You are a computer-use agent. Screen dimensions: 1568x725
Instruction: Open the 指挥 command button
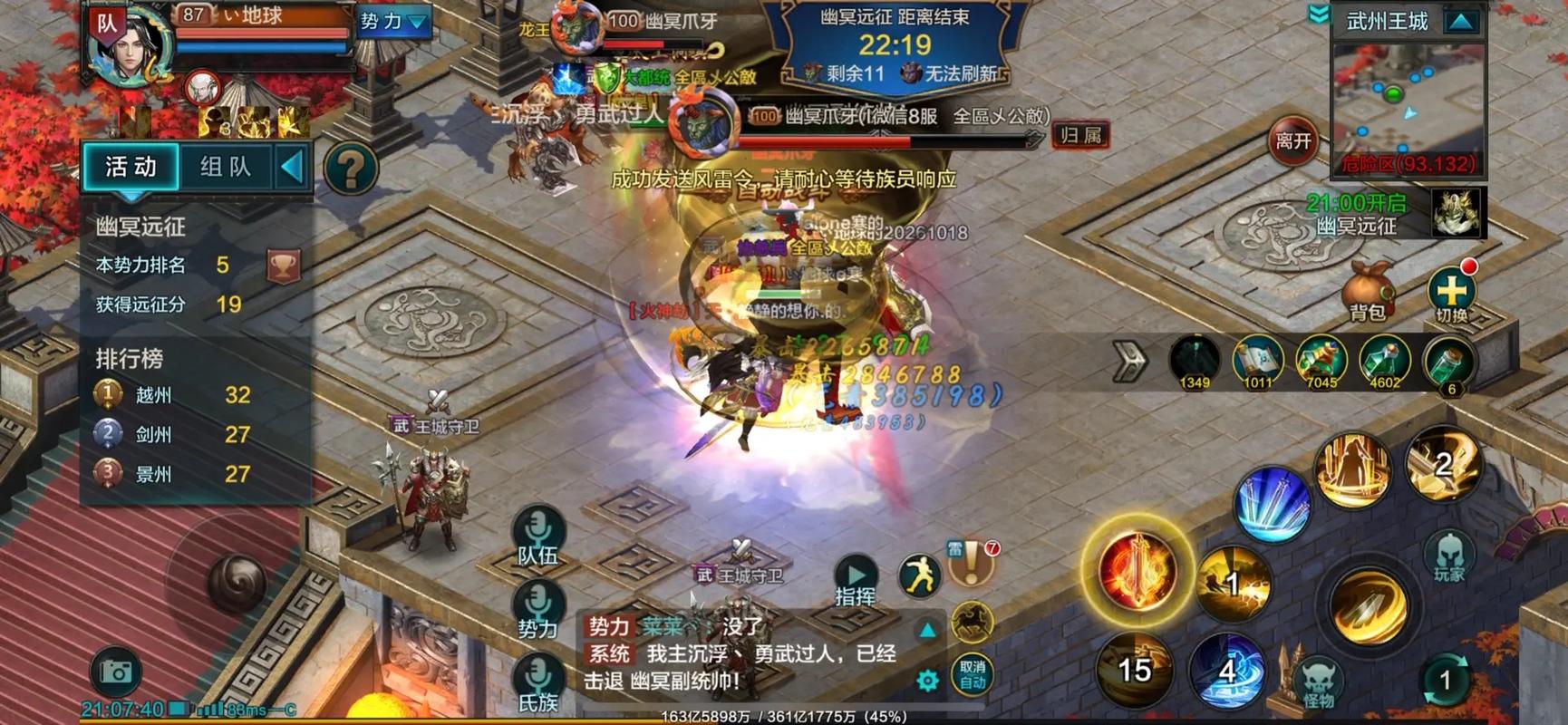[x=856, y=580]
